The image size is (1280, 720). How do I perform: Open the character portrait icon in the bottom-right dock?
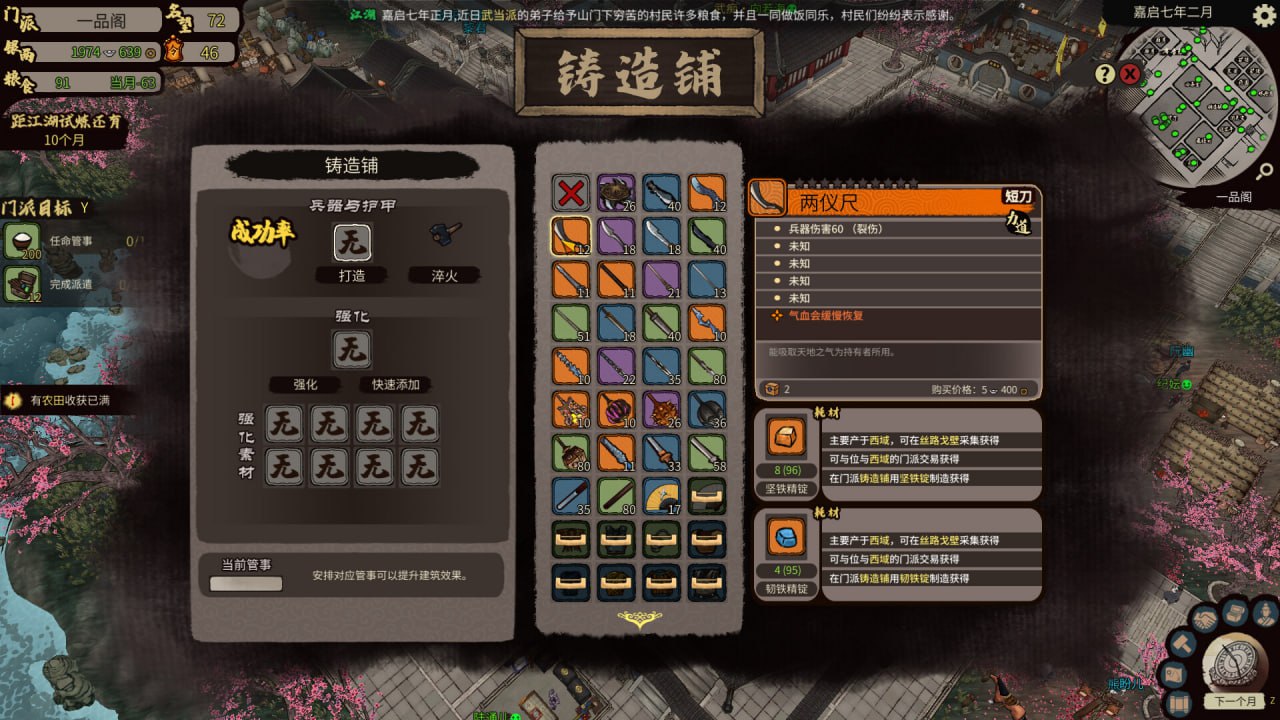1263,612
